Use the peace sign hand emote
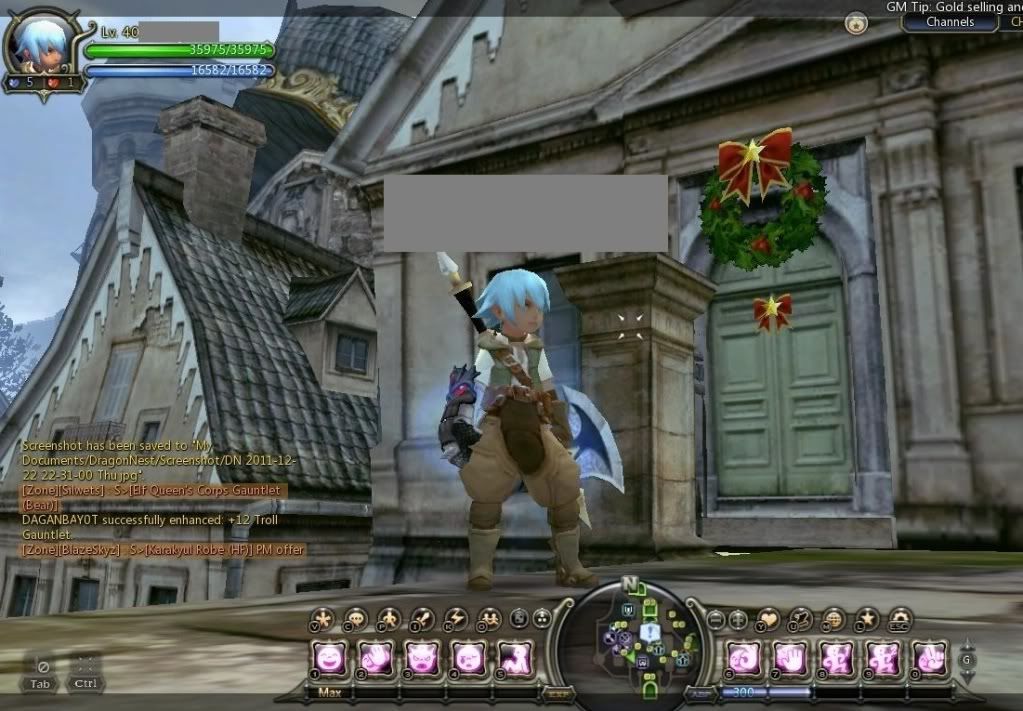 click(x=930, y=657)
